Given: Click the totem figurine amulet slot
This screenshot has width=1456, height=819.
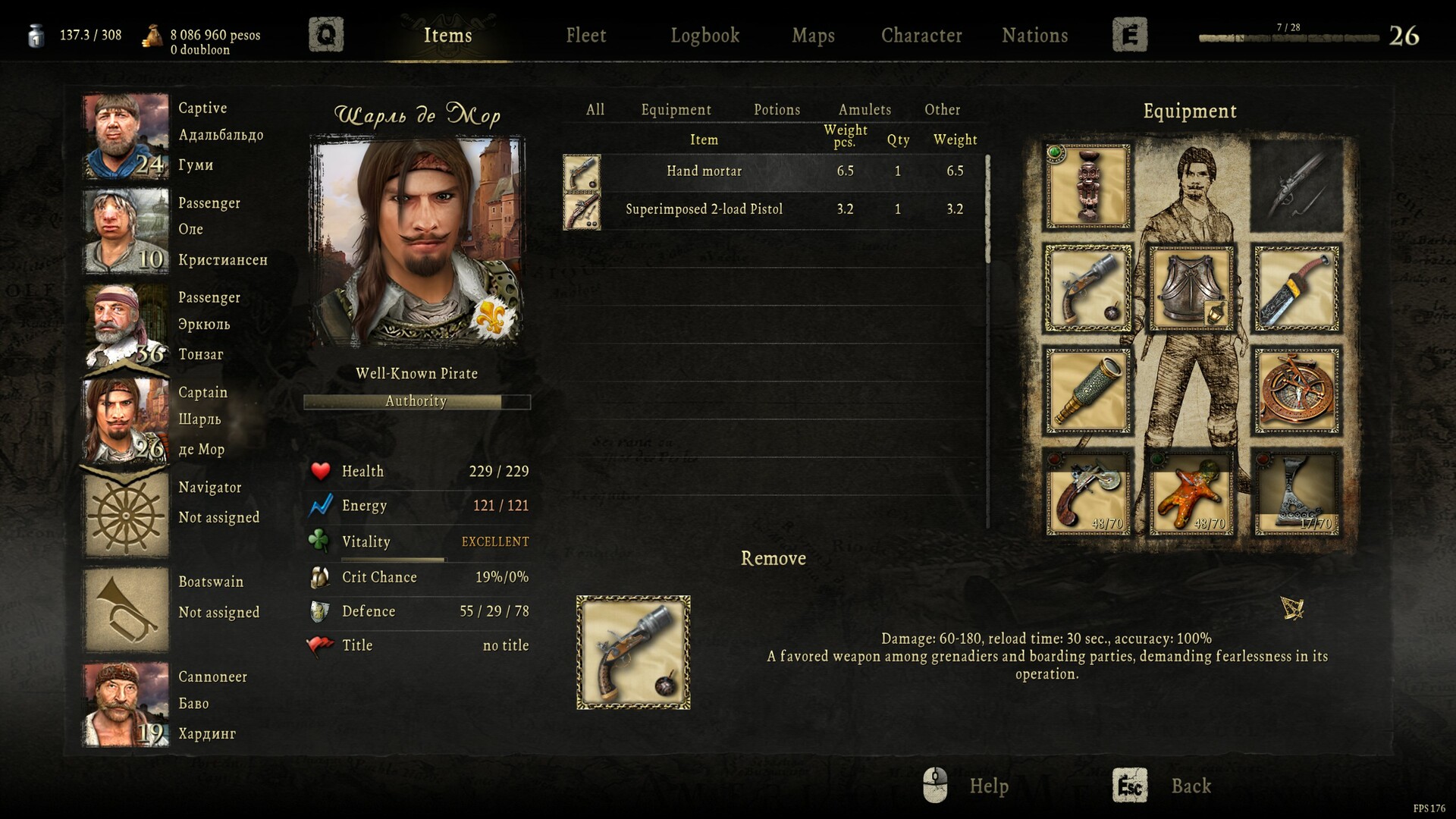Looking at the screenshot, I should coord(1087,184).
